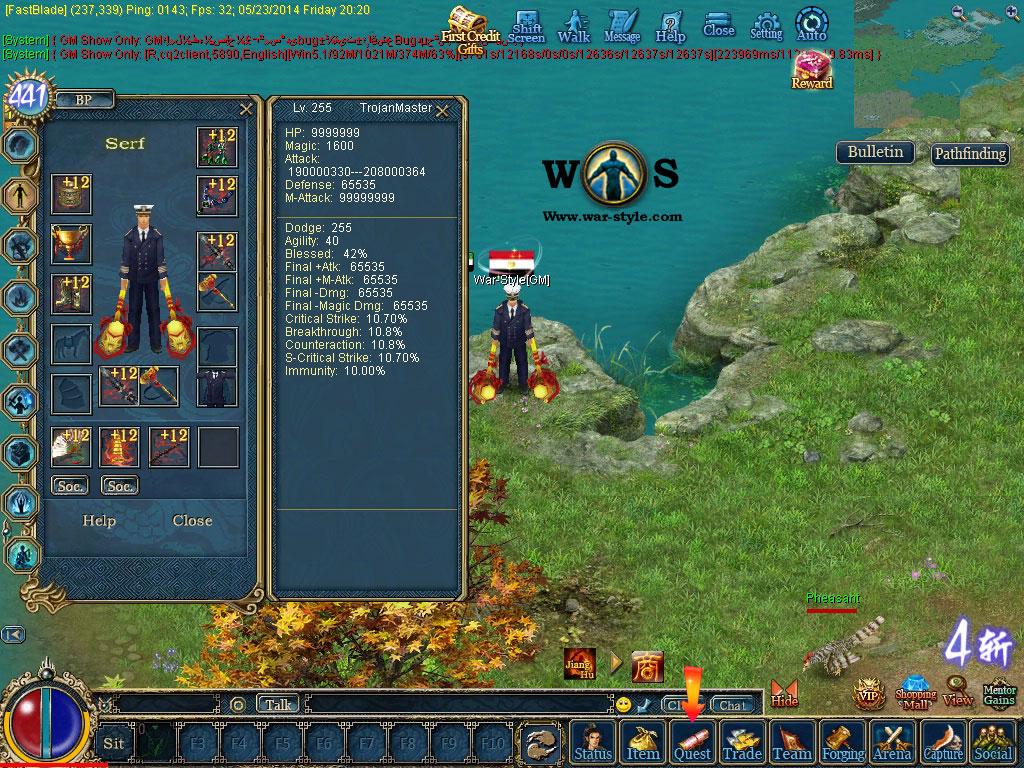1024x768 pixels.
Task: Open the Trade menu
Action: (x=742, y=743)
